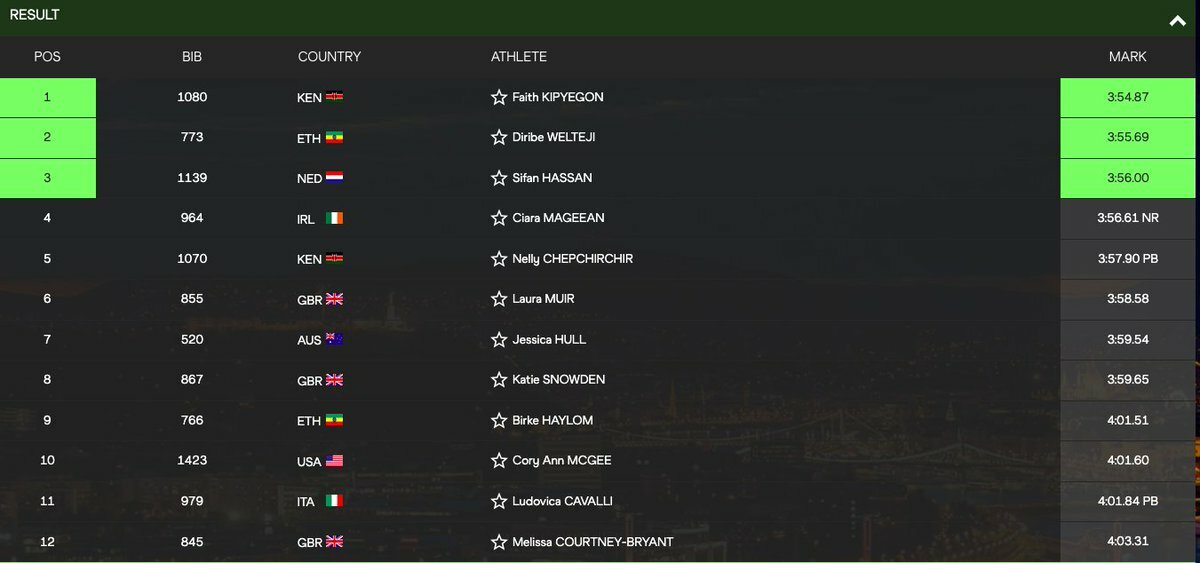The width and height of the screenshot is (1200, 563).
Task: Add Laura MUIR to favorites via star
Action: 499,299
